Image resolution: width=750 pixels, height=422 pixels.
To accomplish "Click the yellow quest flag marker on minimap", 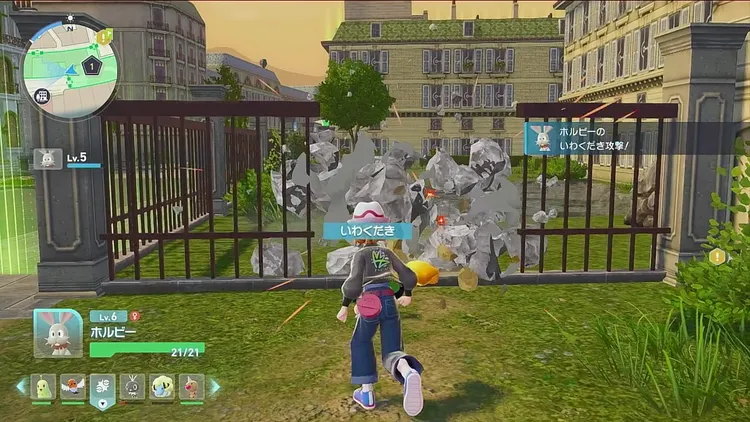I will pos(107,36).
